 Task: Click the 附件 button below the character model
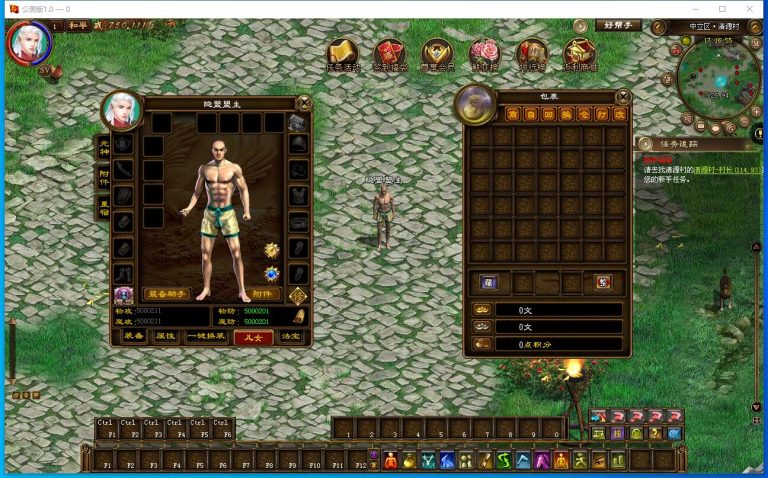pyautogui.click(x=262, y=295)
